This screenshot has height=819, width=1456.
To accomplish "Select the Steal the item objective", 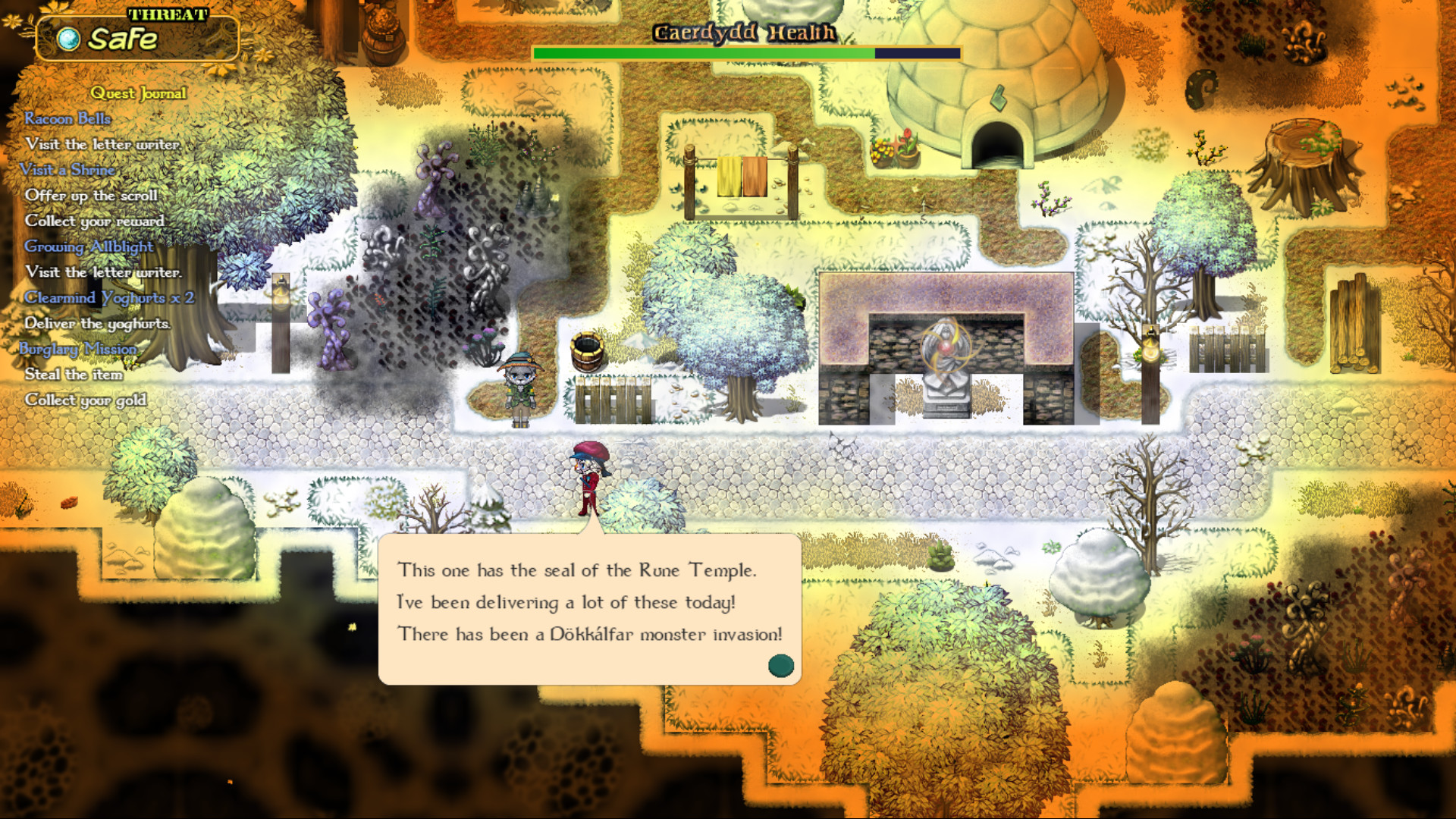I will pyautogui.click(x=76, y=375).
